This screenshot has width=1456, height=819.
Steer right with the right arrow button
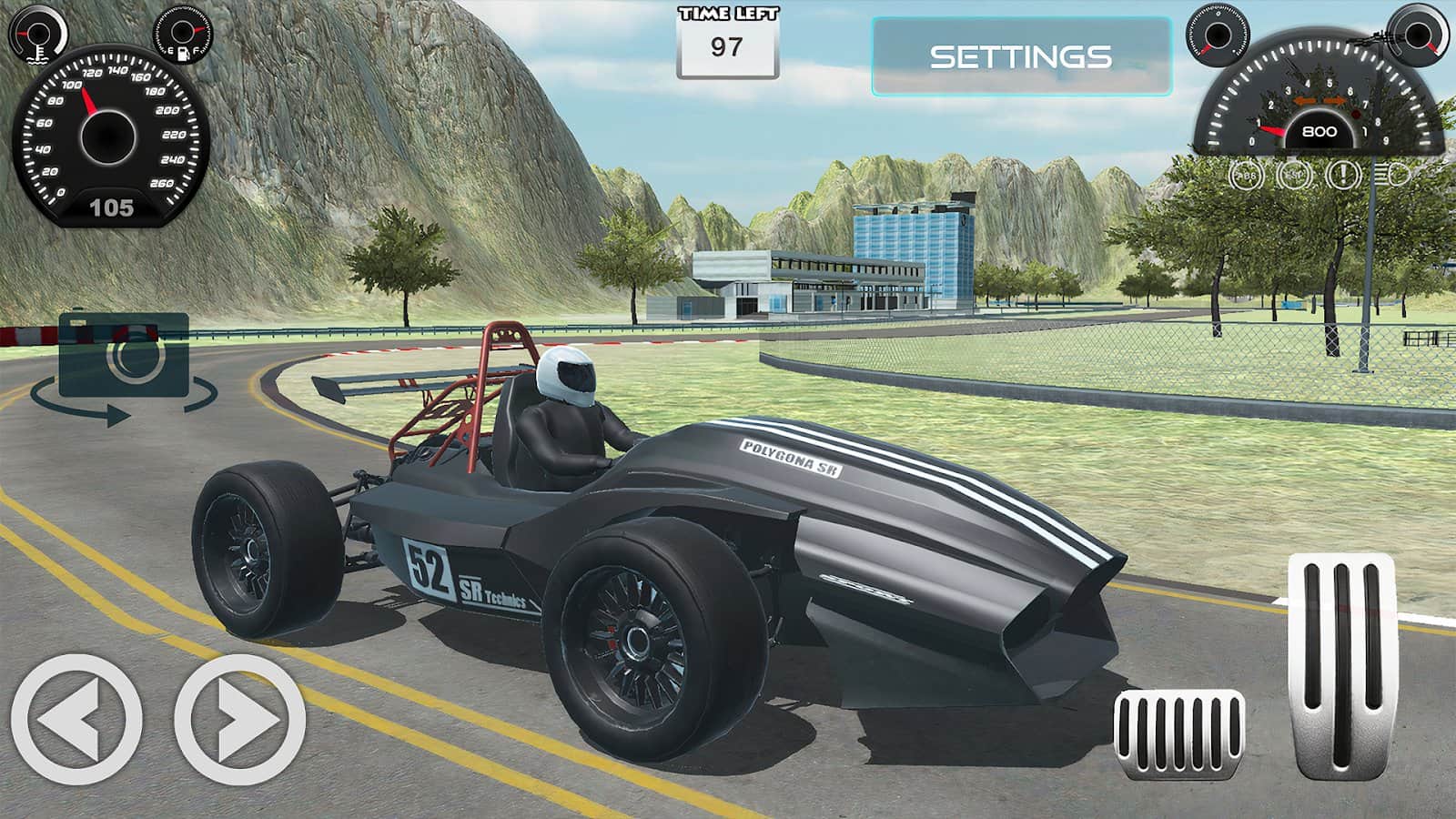pos(240,719)
